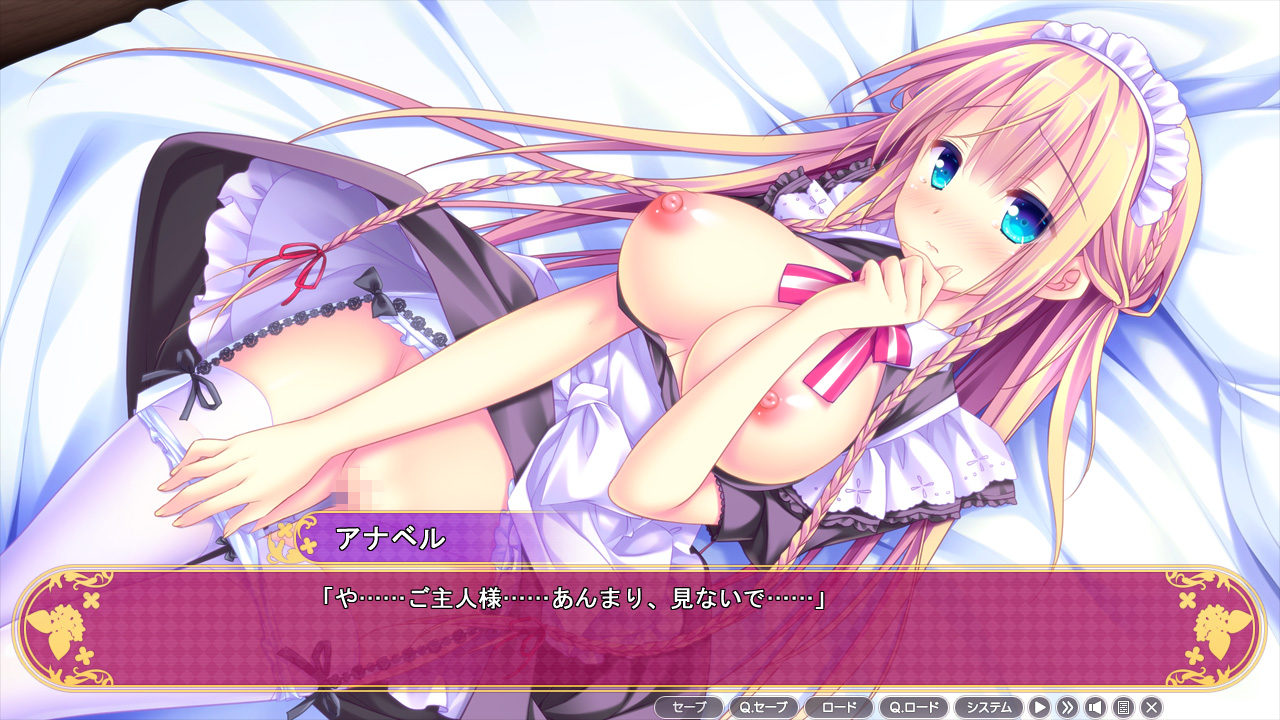The width and height of the screenshot is (1280, 720).
Task: Show the backlog with the document icon
Action: pyautogui.click(x=1123, y=707)
